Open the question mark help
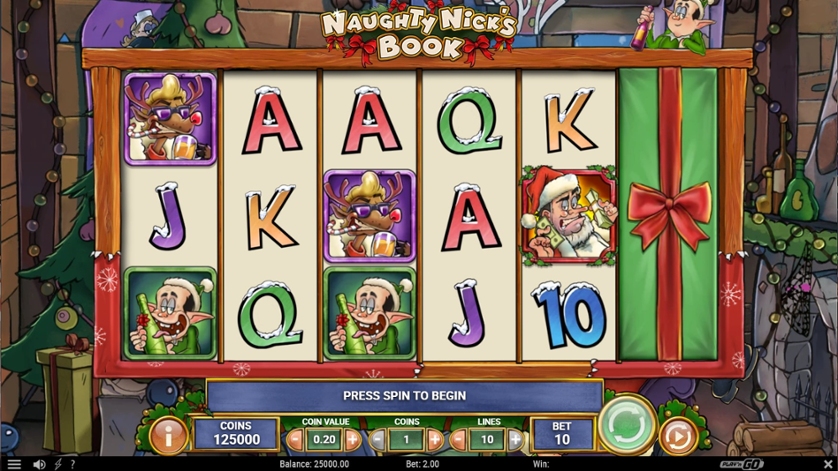This screenshot has height=471, width=838. point(72,464)
